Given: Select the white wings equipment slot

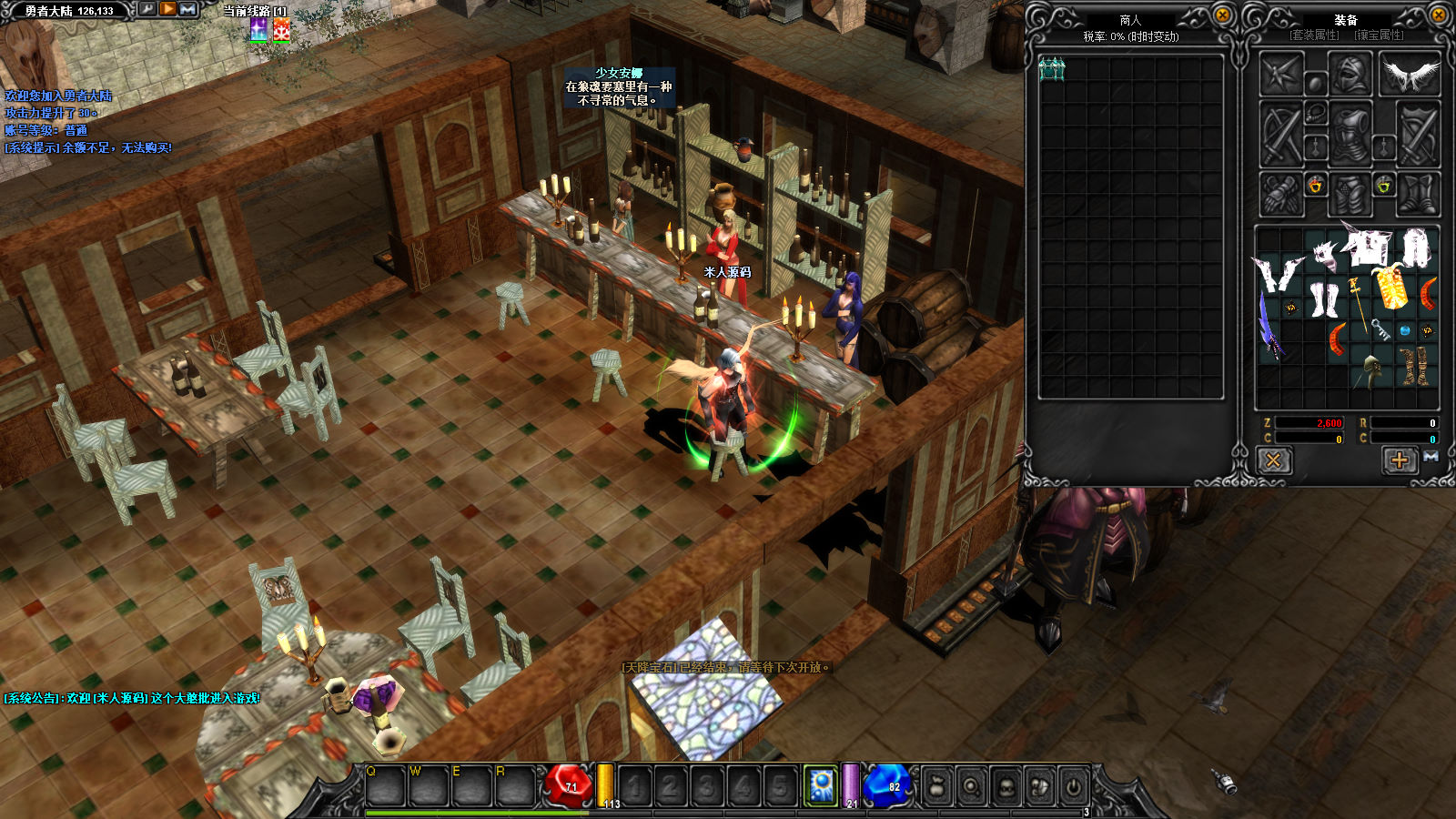Looking at the screenshot, I should point(1410,75).
